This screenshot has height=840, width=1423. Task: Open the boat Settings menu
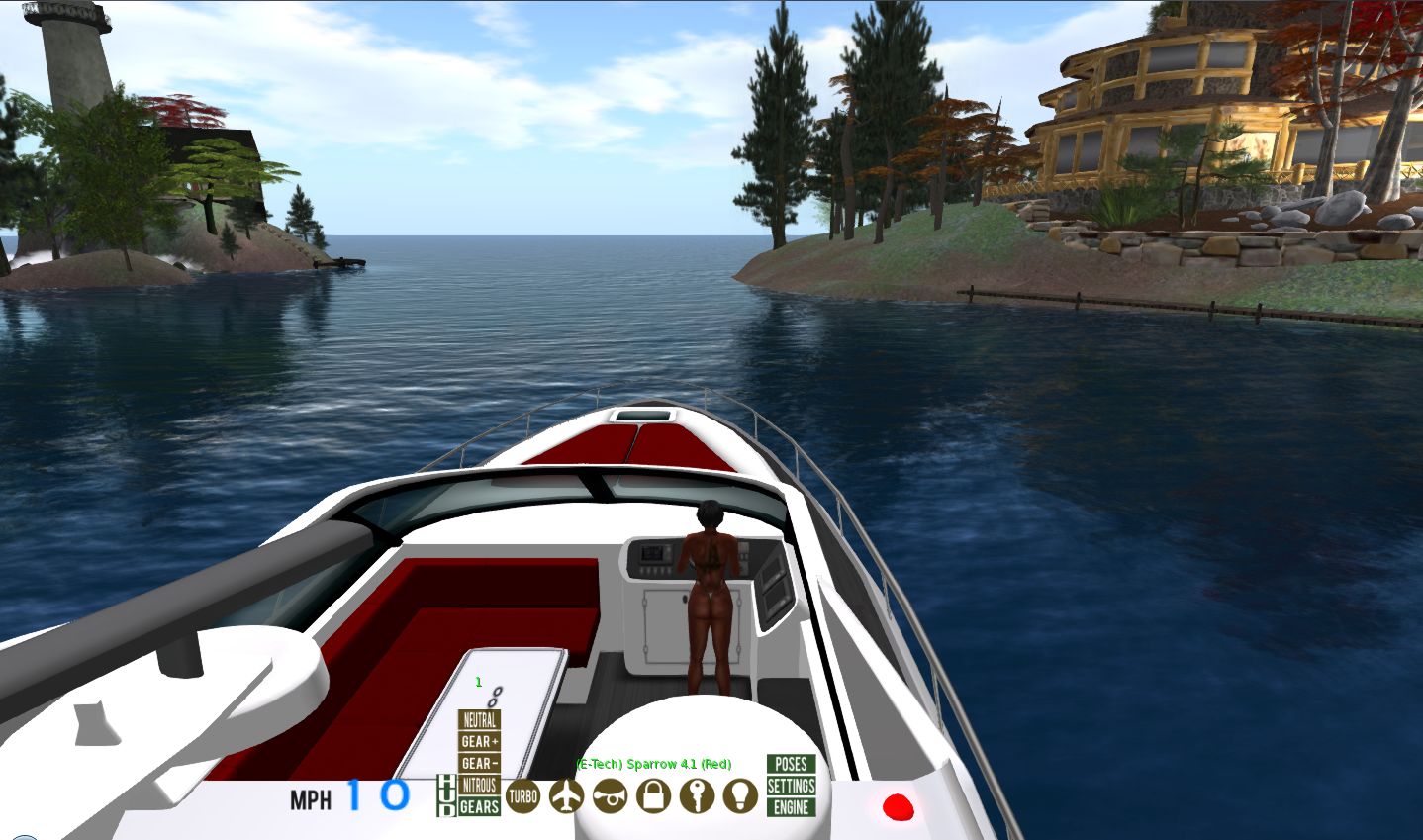pyautogui.click(x=792, y=786)
